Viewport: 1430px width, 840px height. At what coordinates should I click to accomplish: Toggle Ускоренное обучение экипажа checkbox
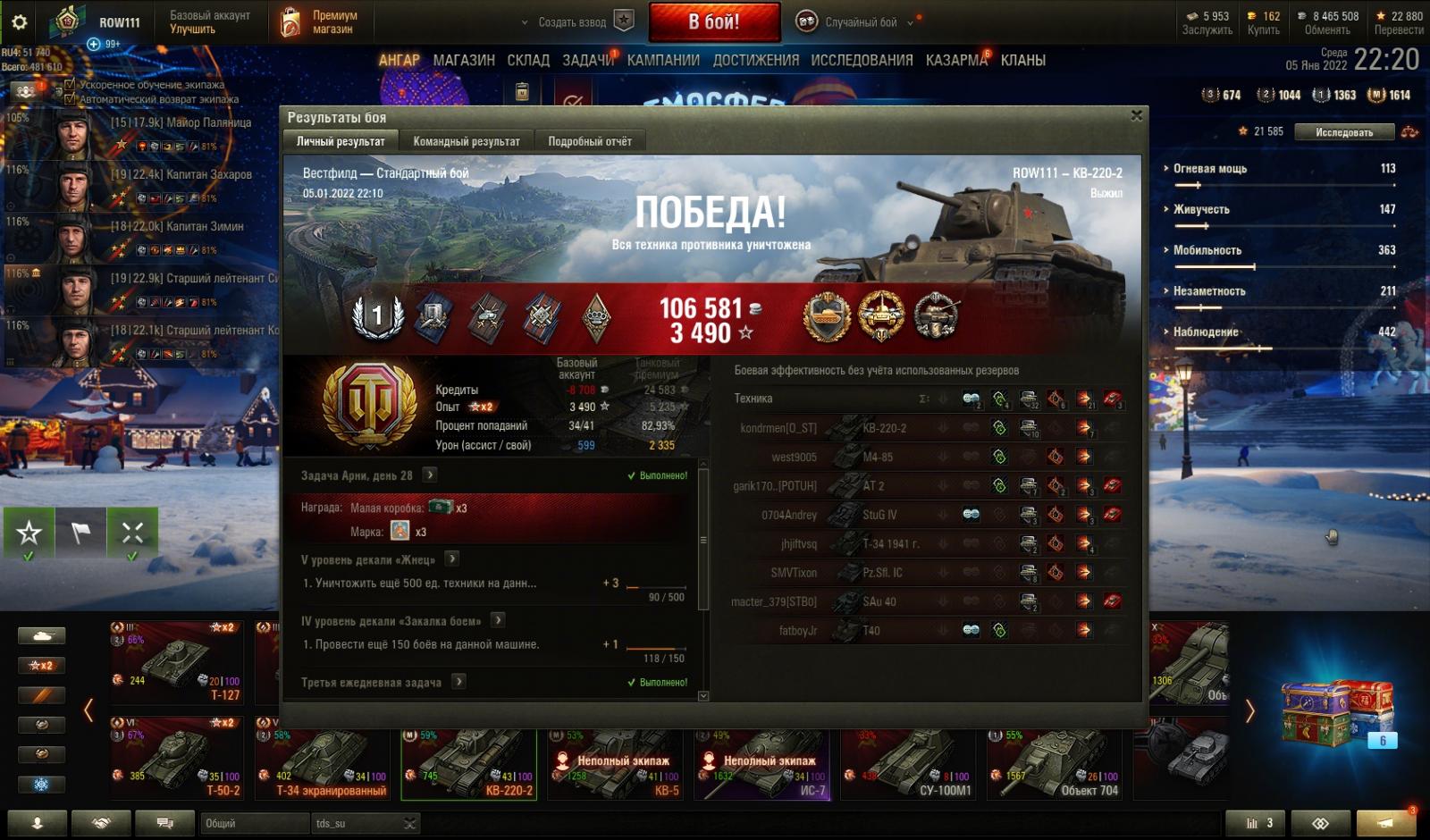pyautogui.click(x=70, y=85)
